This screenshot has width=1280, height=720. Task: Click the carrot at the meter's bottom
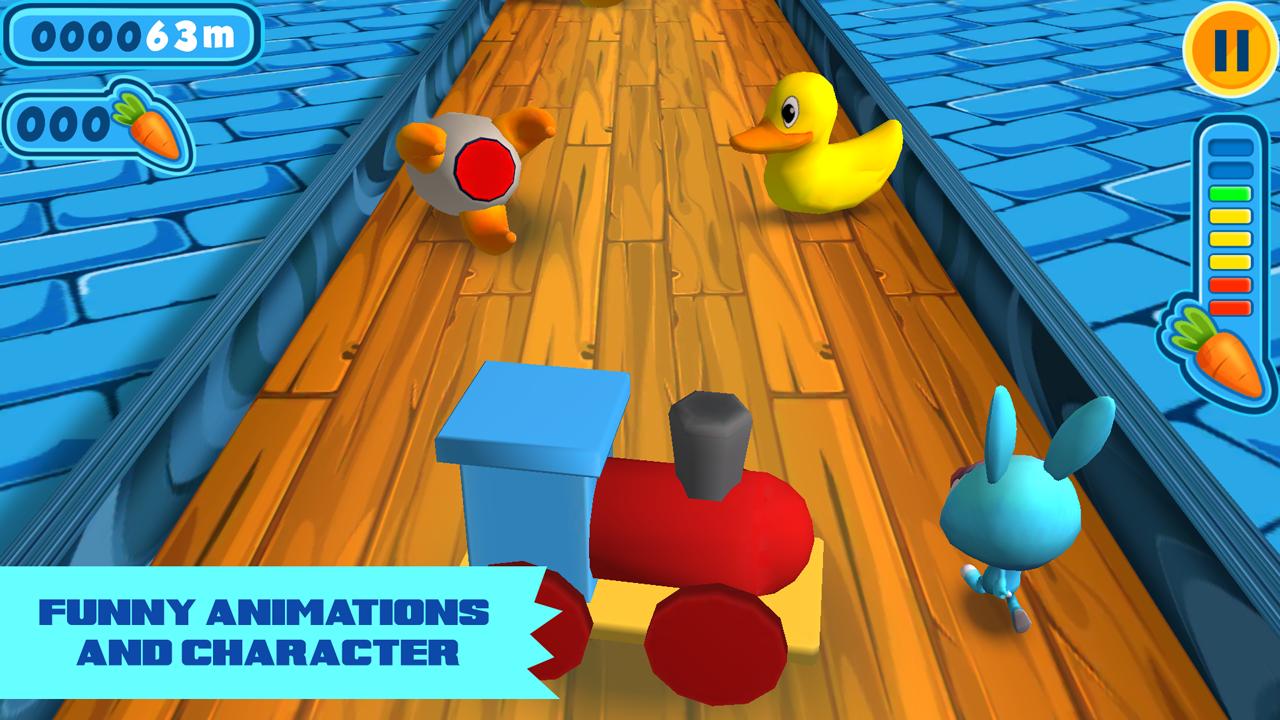[1225, 355]
